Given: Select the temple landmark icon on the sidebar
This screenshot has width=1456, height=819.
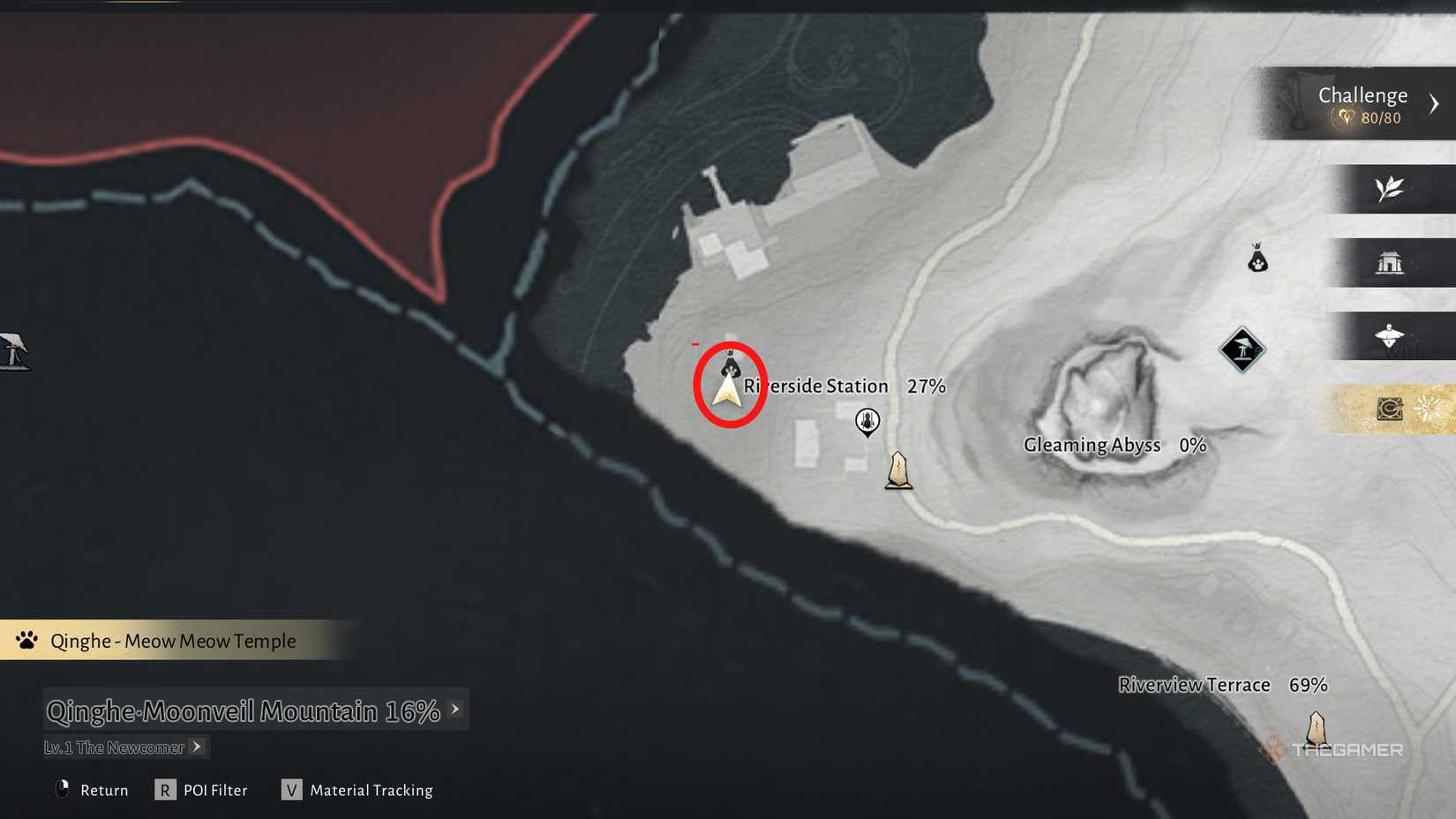Looking at the screenshot, I should [x=1392, y=263].
